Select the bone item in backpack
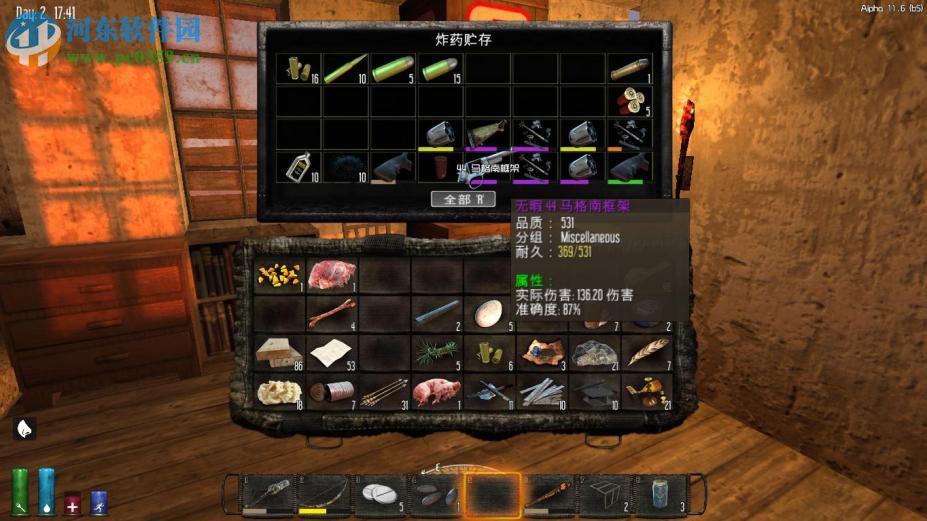Image resolution: width=927 pixels, height=521 pixels. point(329,313)
